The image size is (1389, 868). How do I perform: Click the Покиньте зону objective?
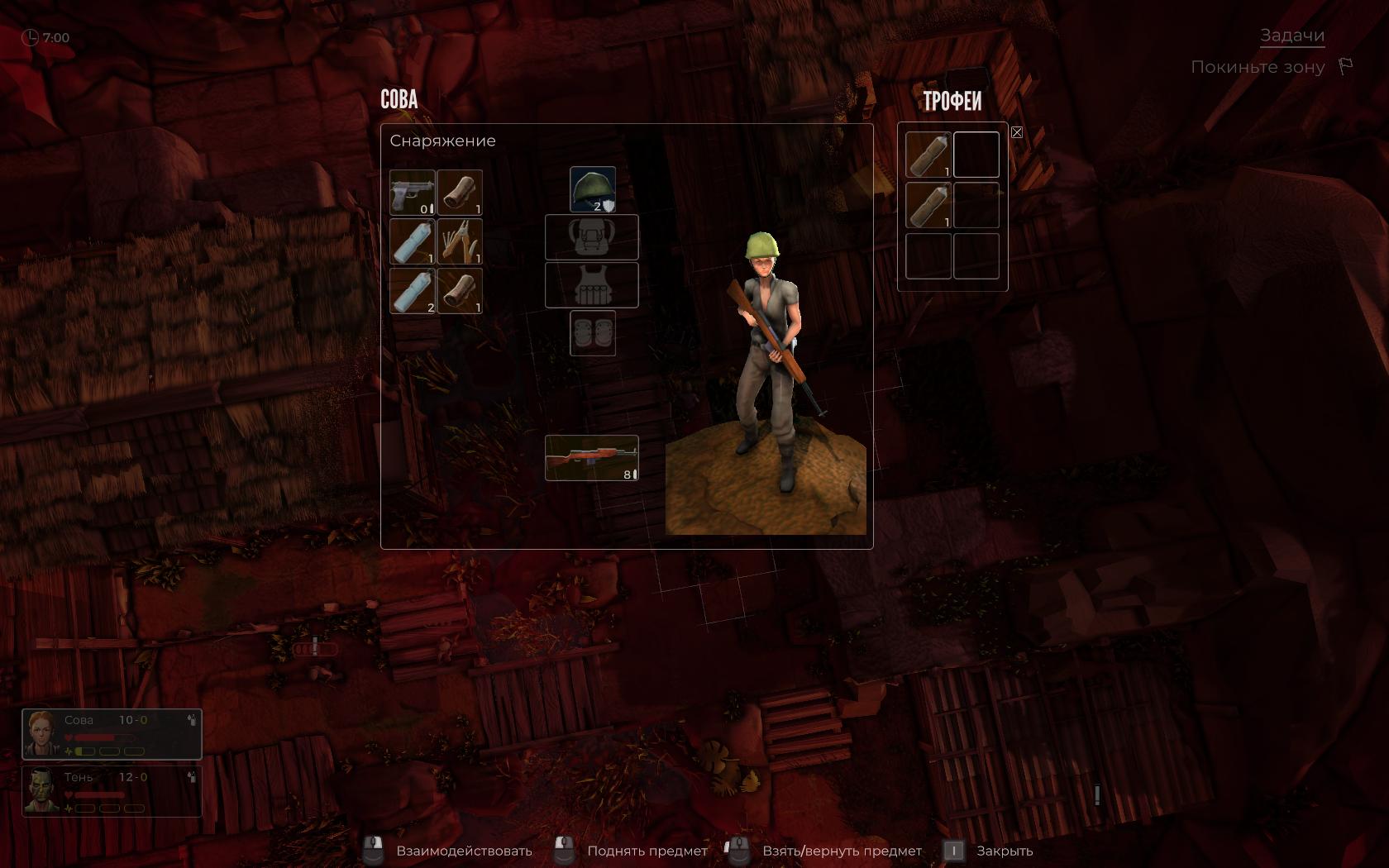pyautogui.click(x=1257, y=67)
